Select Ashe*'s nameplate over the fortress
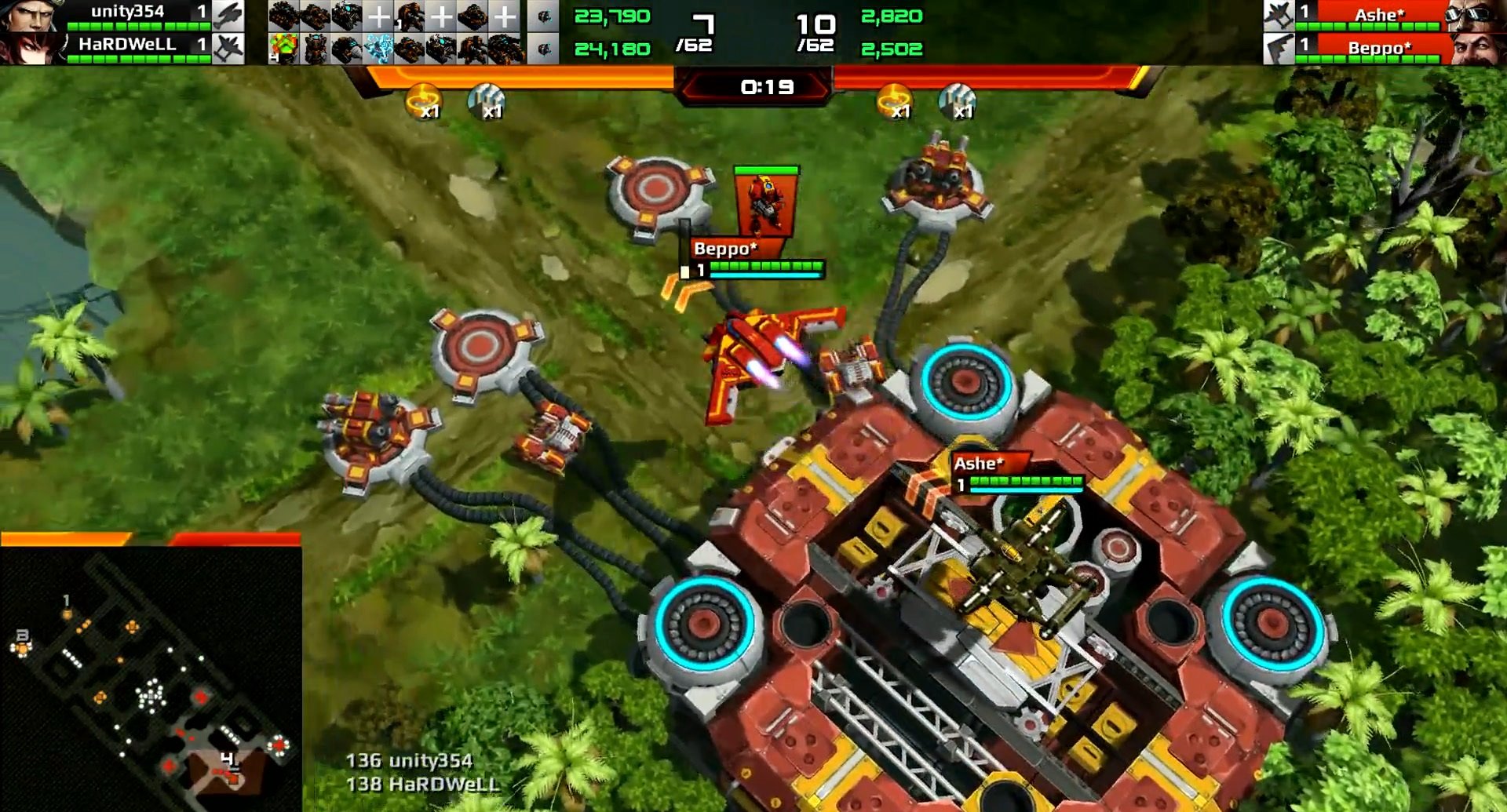1507x812 pixels. pyautogui.click(x=978, y=464)
